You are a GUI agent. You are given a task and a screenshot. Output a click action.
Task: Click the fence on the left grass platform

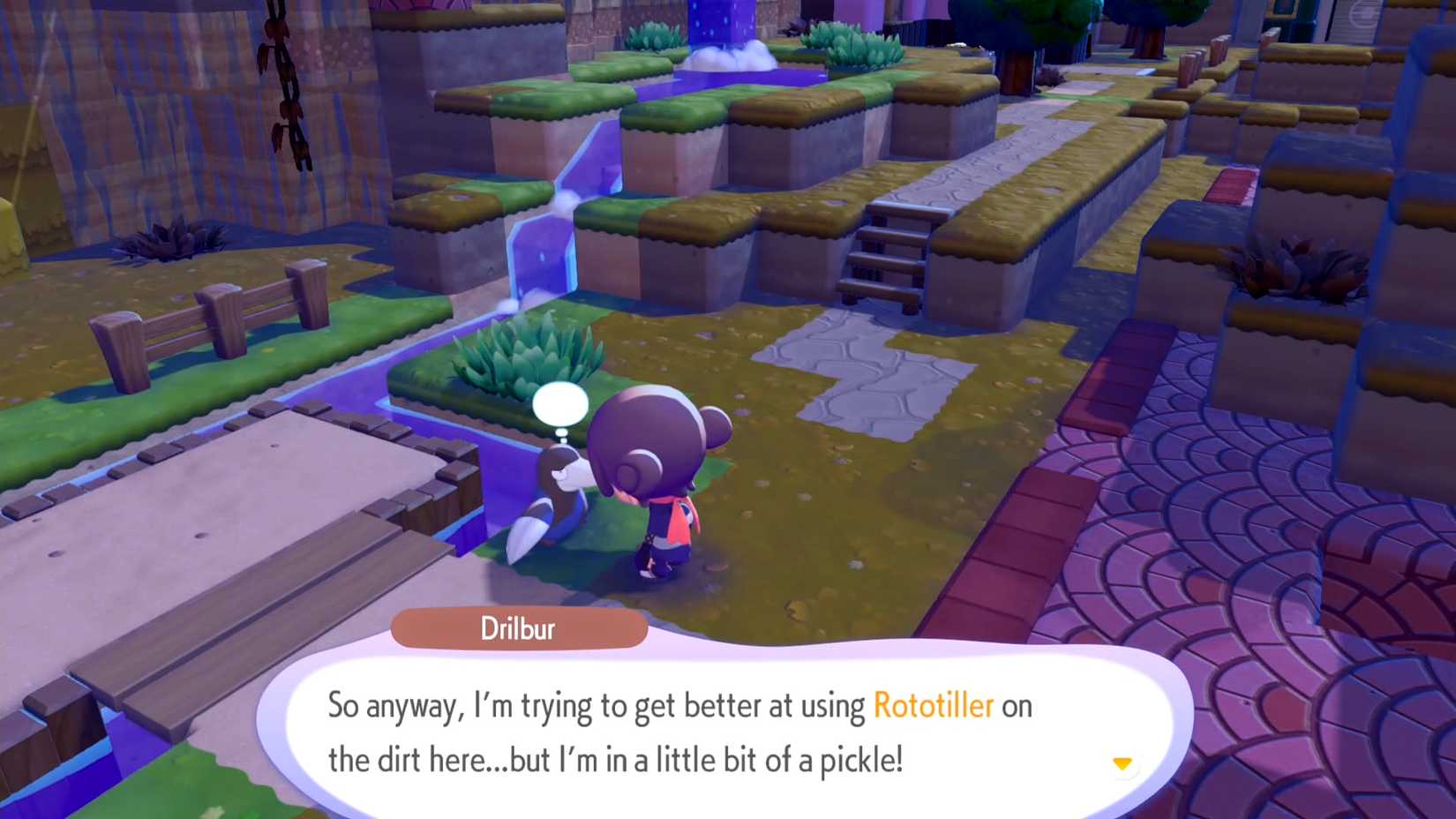203,322
